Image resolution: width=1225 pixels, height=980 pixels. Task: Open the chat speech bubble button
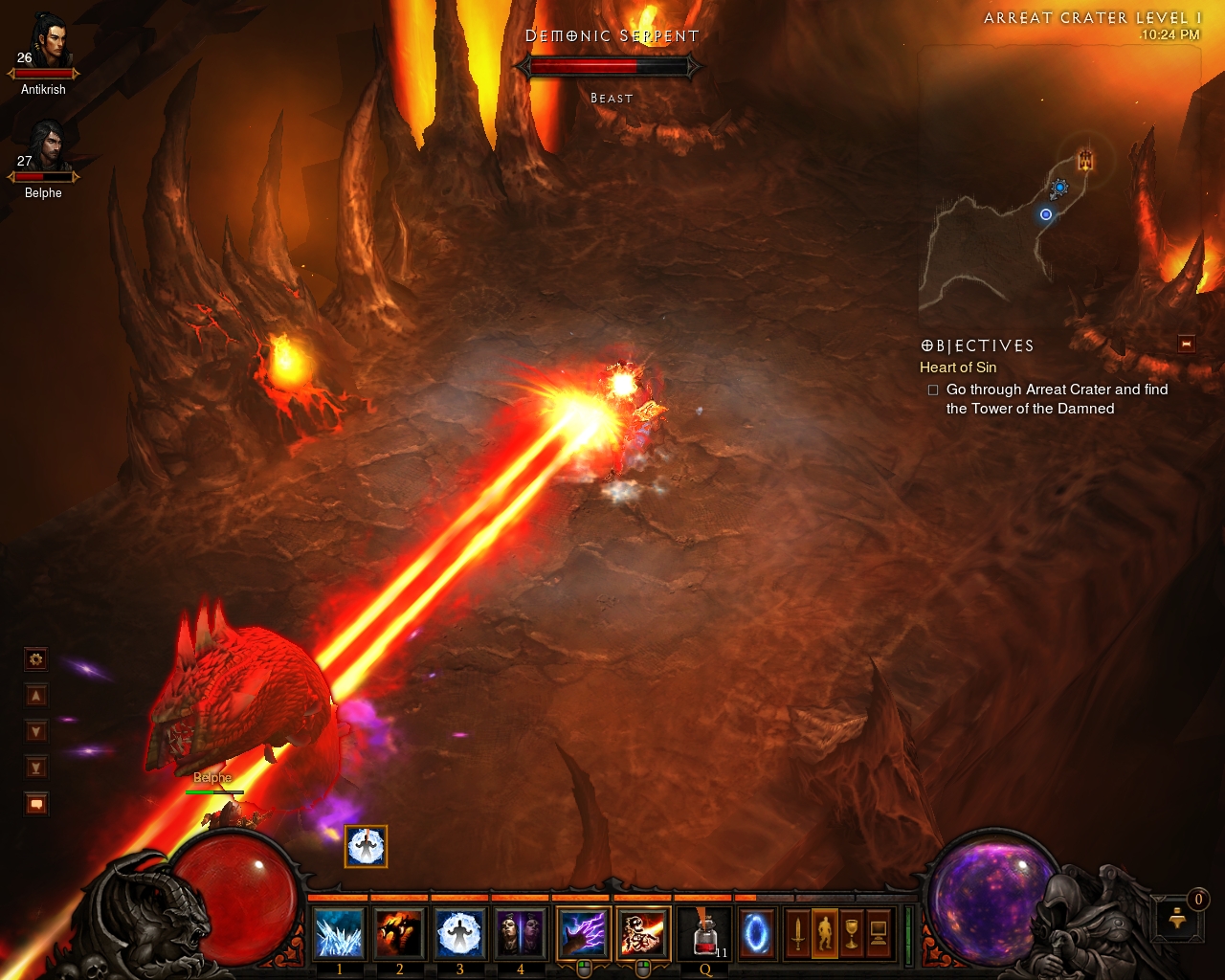coord(36,804)
